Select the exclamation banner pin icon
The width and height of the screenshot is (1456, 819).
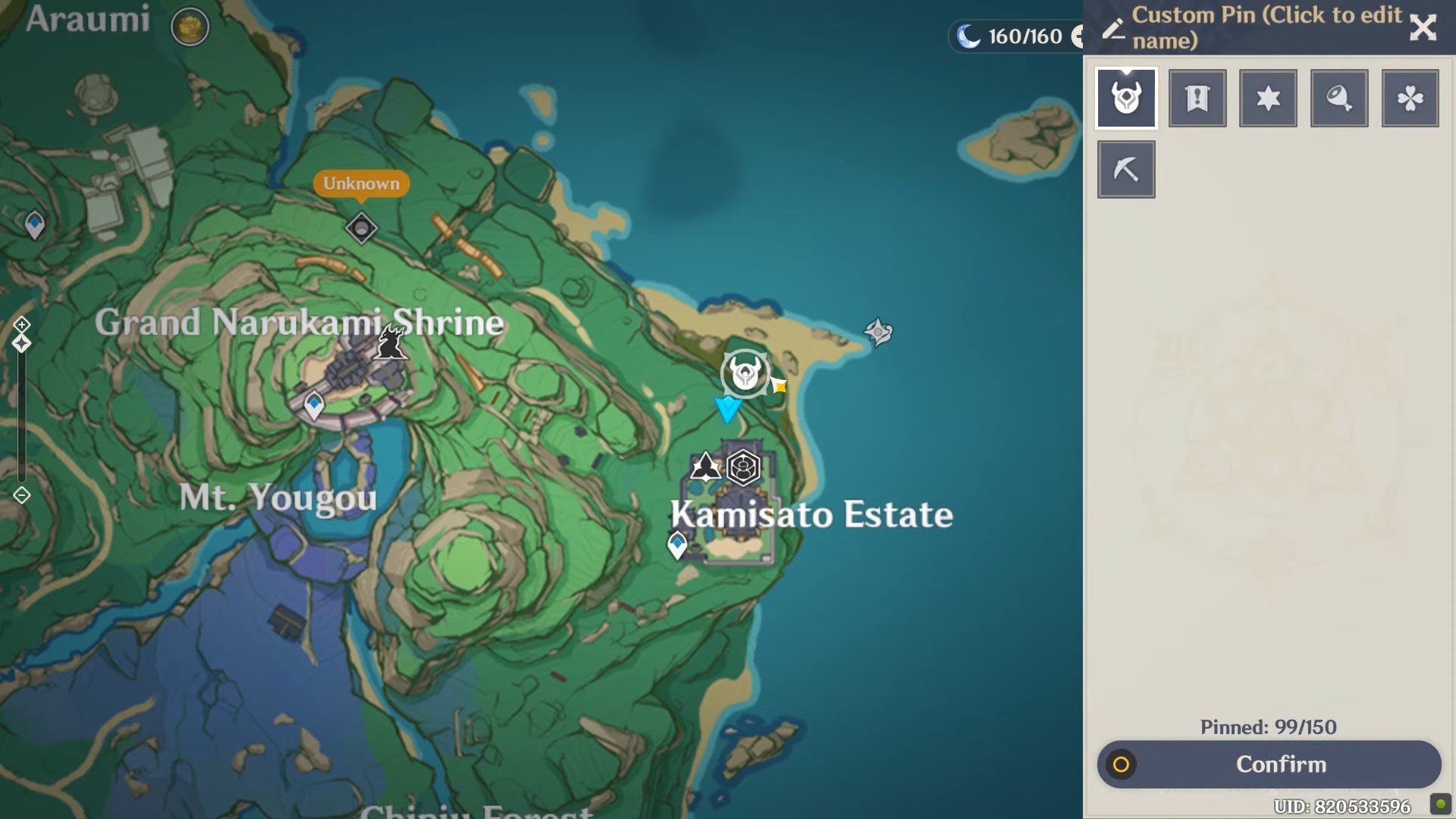click(x=1197, y=98)
